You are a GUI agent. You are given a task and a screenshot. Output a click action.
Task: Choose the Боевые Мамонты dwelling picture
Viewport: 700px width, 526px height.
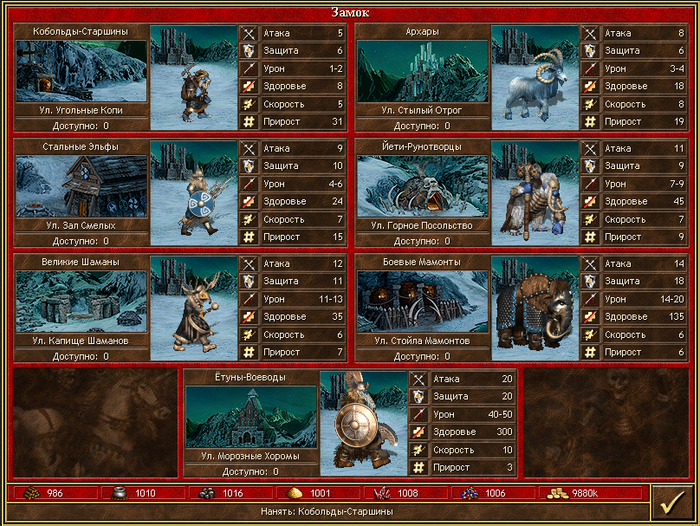[x=422, y=301]
